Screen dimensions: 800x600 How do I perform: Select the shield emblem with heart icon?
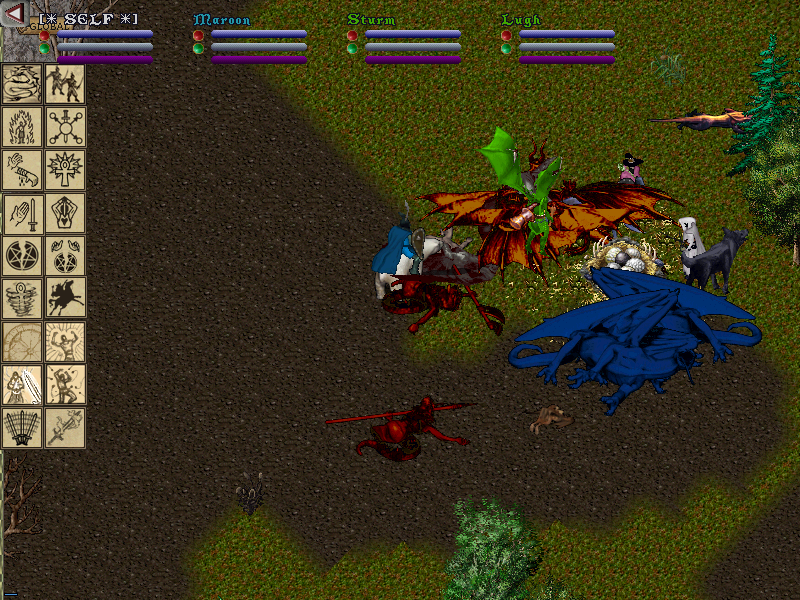click(65, 213)
